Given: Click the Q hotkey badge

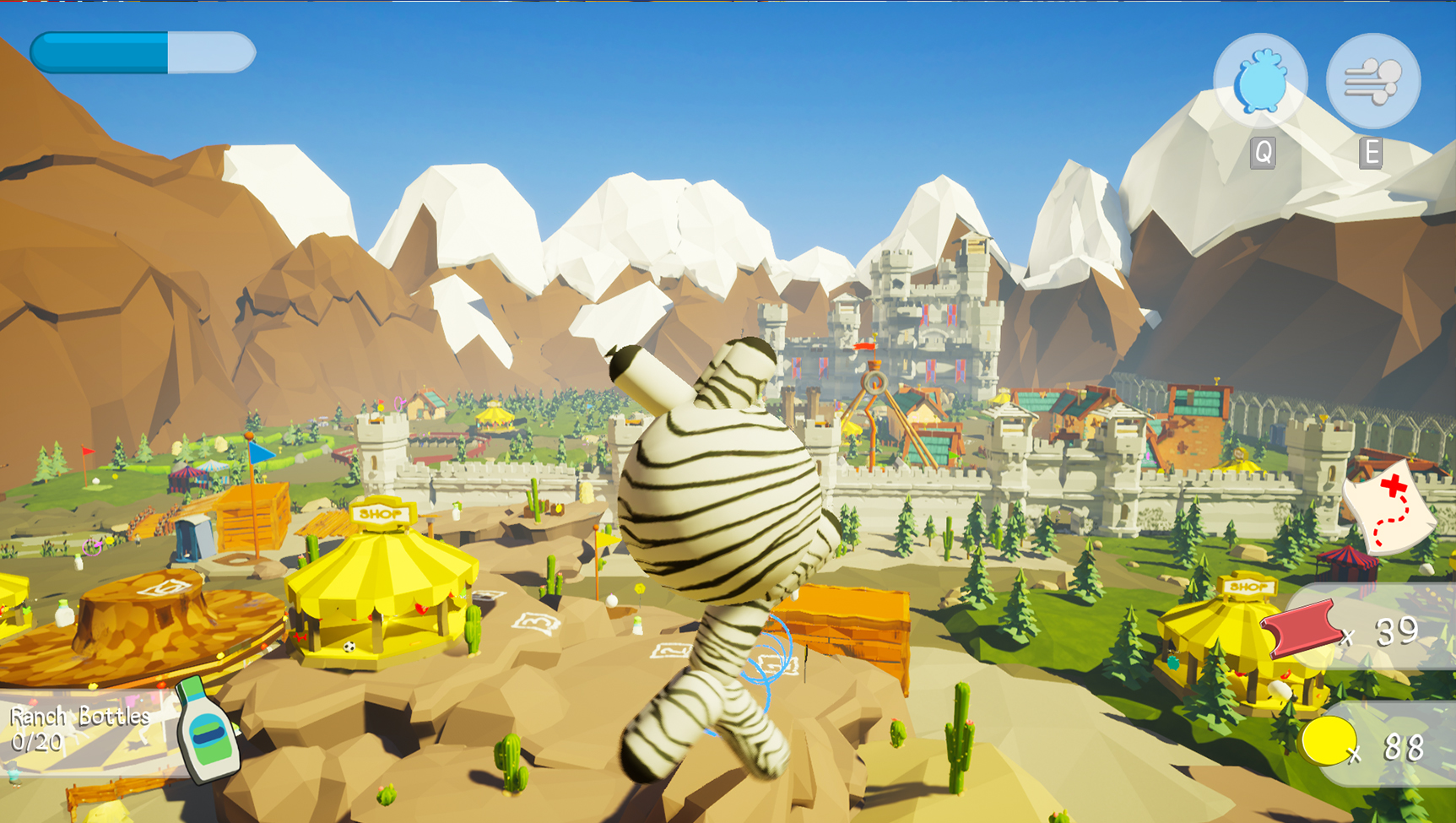Looking at the screenshot, I should point(1262,153).
